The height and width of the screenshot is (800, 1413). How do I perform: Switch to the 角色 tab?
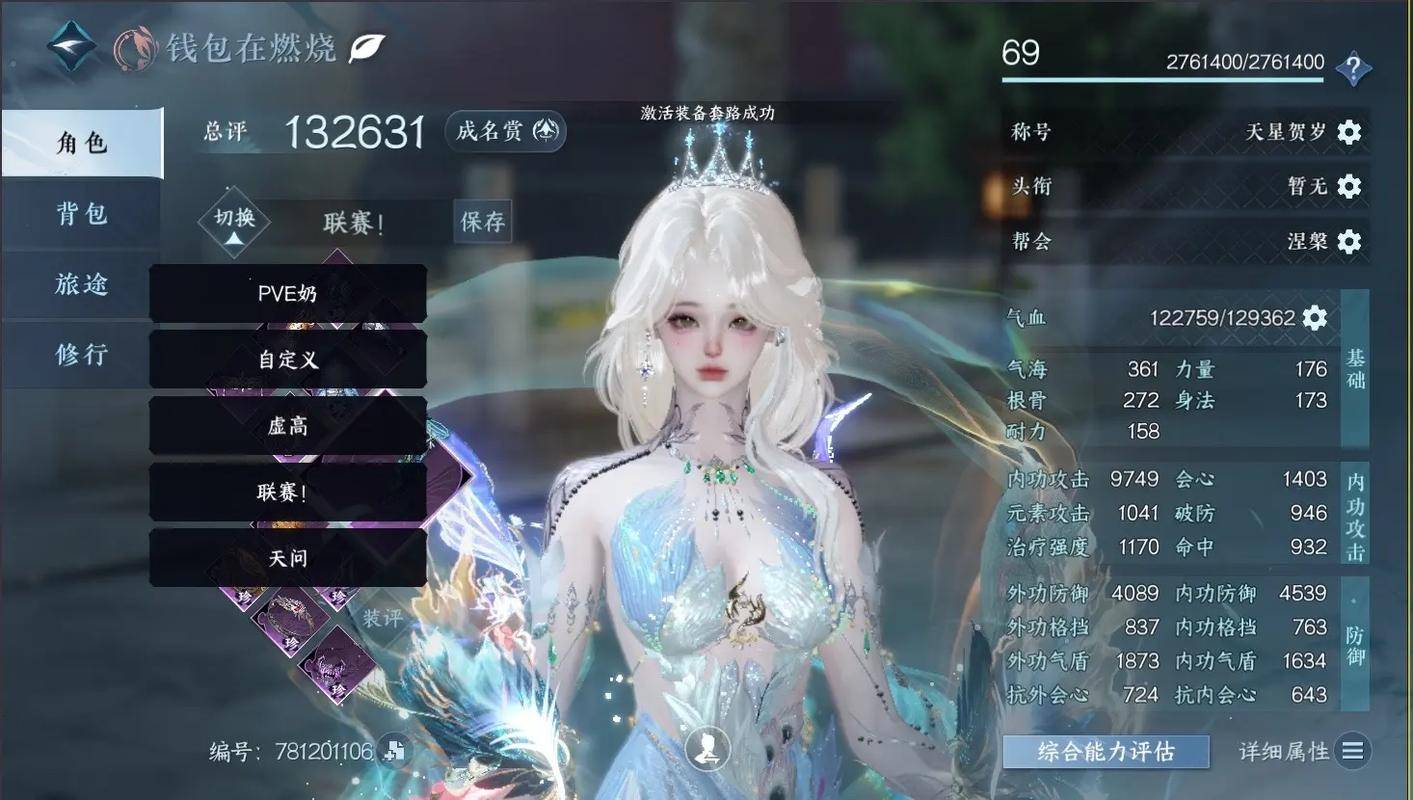coord(82,144)
